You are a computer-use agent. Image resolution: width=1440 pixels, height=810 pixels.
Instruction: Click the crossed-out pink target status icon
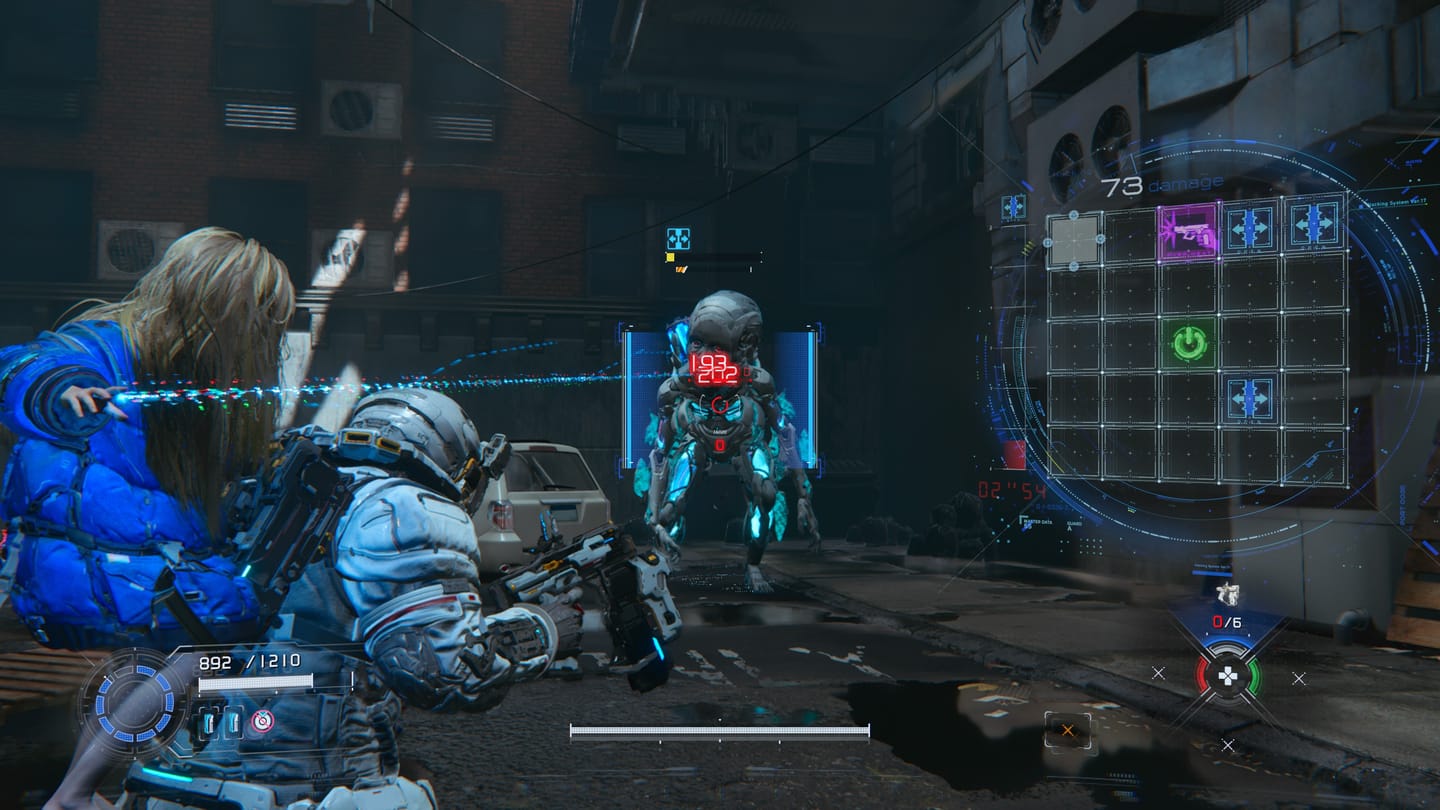[x=262, y=721]
